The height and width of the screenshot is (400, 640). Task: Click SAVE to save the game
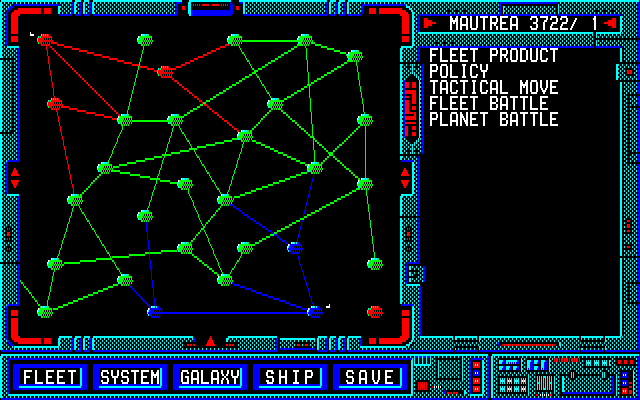pyautogui.click(x=370, y=377)
